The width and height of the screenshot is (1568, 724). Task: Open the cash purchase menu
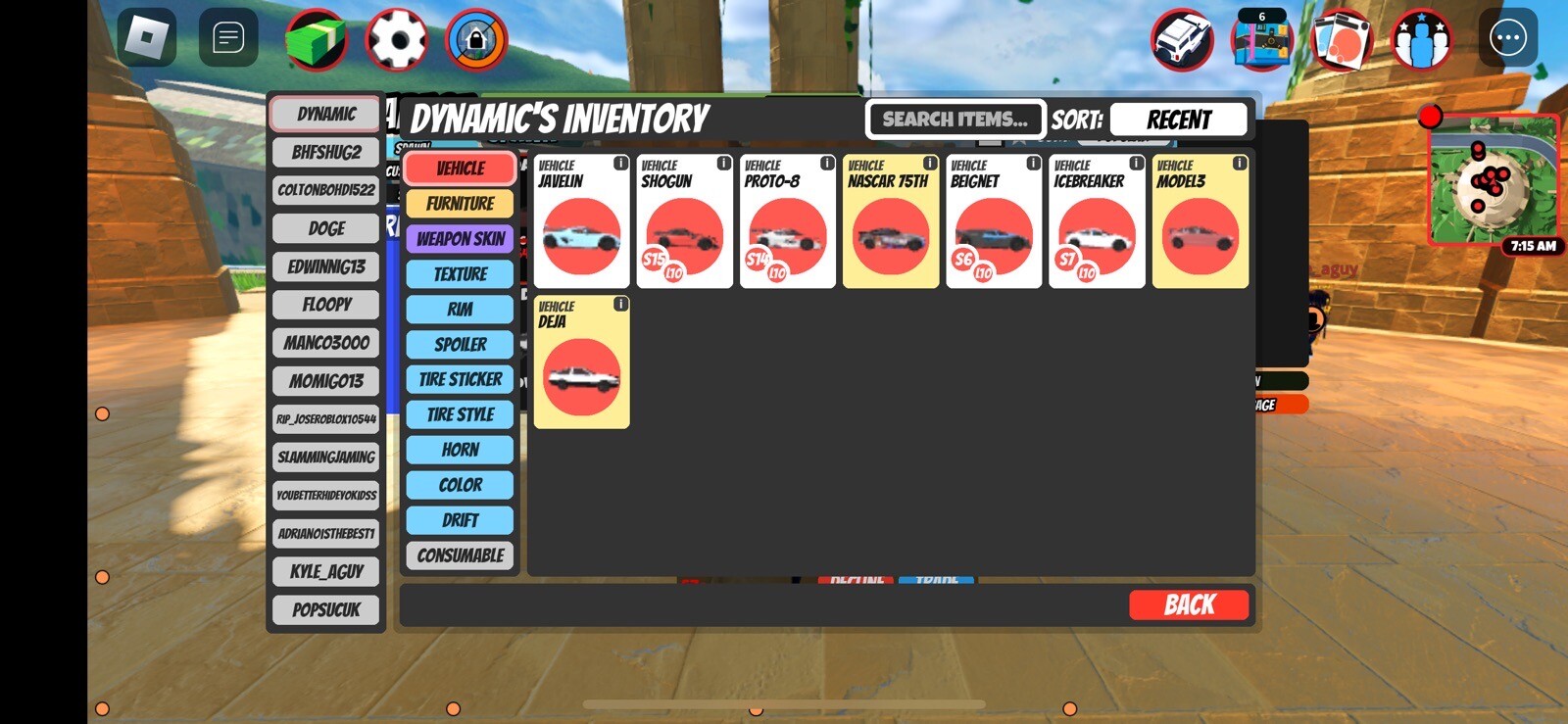coord(314,40)
